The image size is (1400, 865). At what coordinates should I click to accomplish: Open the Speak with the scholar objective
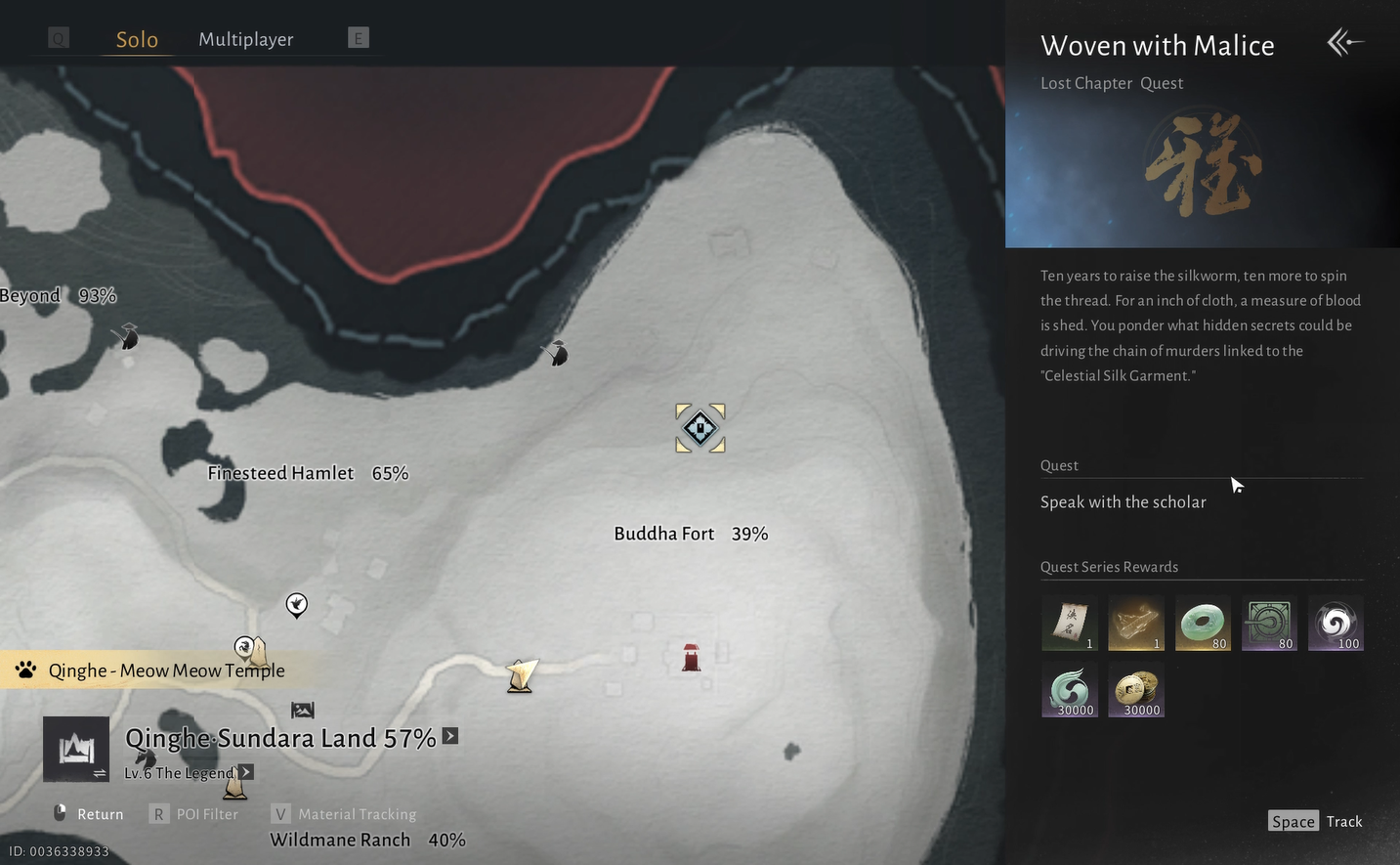1123,501
